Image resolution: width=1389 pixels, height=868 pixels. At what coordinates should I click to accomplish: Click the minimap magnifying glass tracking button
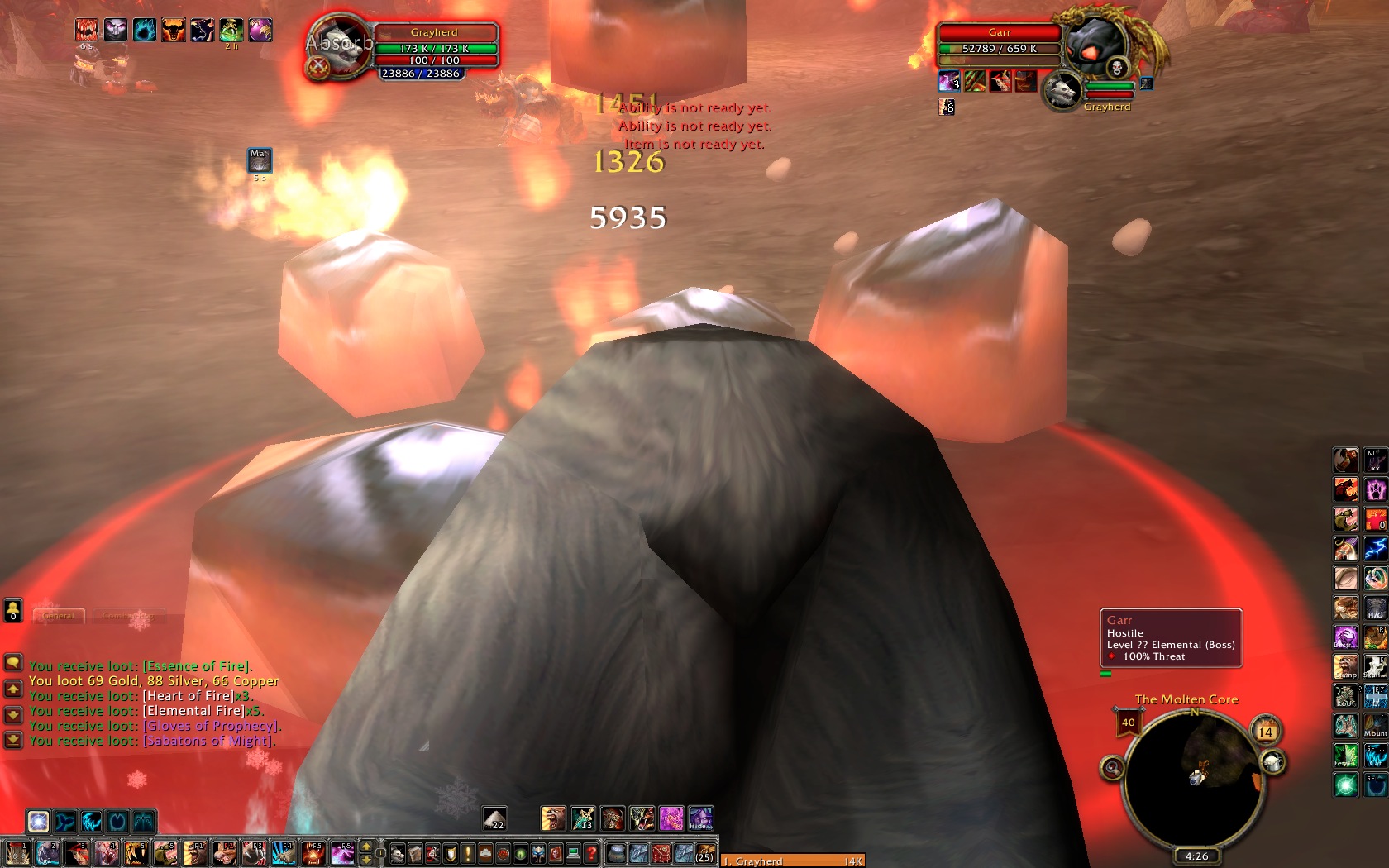[1112, 769]
